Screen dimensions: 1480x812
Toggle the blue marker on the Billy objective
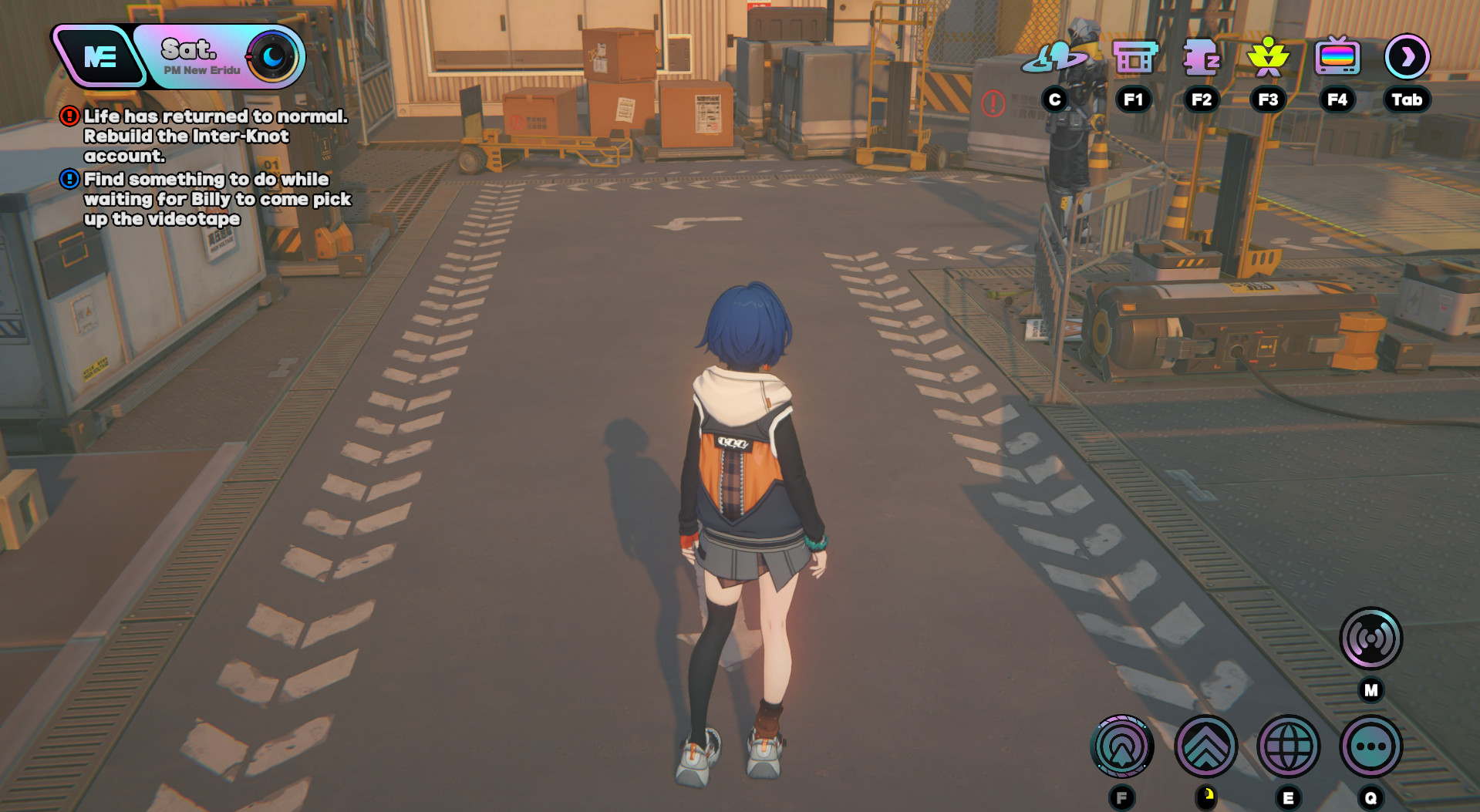coord(68,179)
